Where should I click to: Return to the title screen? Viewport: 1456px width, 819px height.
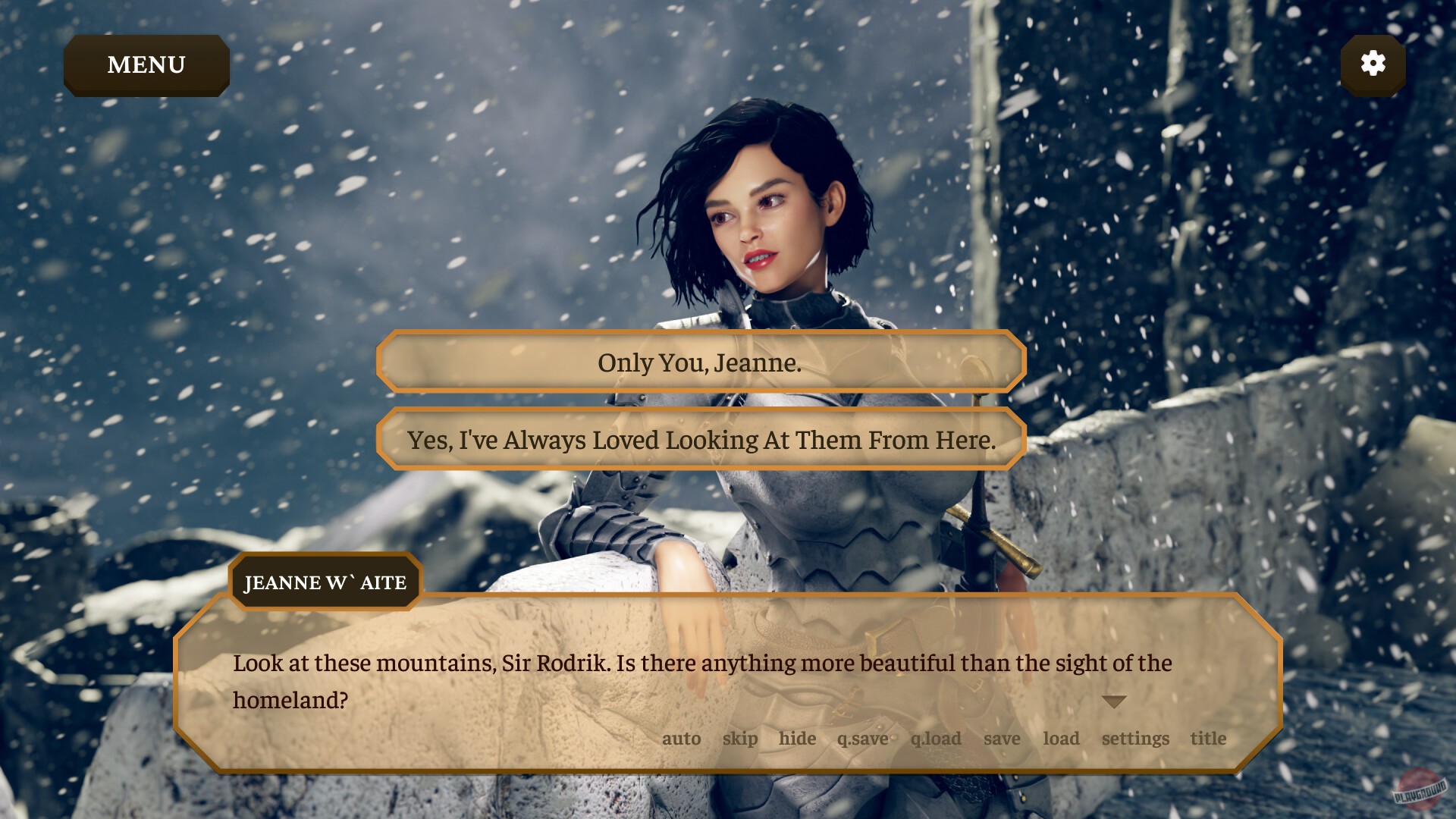point(1209,739)
